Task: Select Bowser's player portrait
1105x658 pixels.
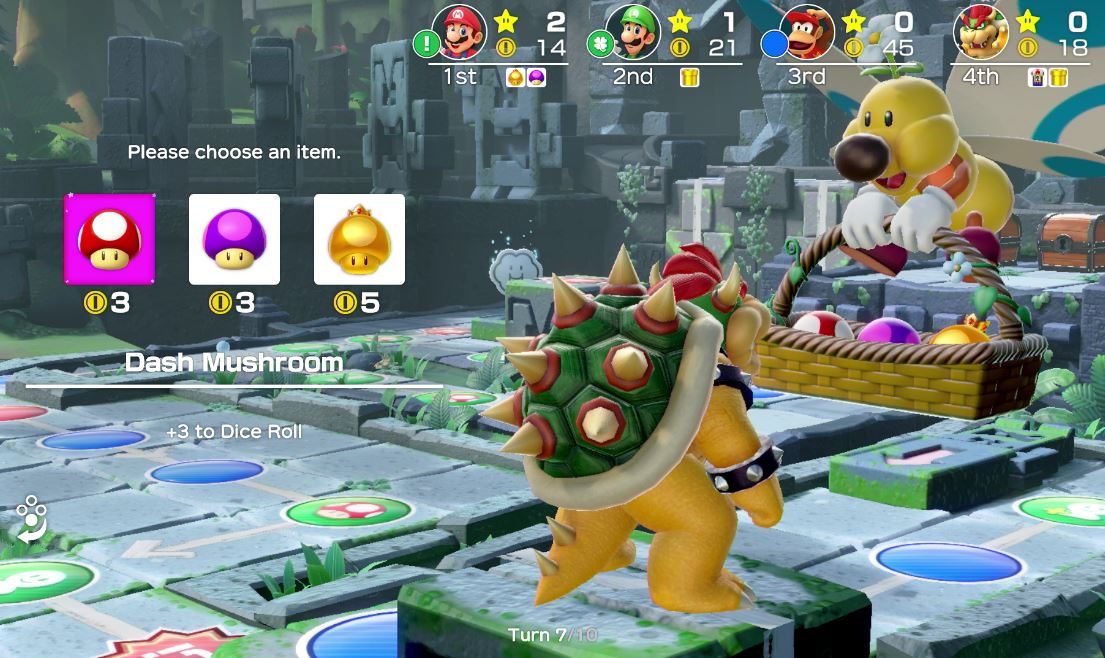Action: pos(981,33)
